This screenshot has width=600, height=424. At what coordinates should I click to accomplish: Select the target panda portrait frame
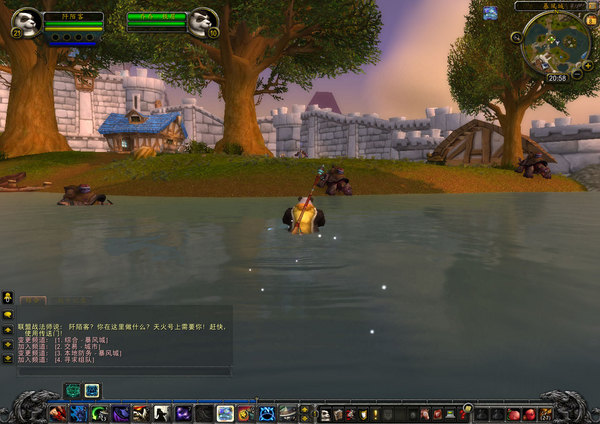tap(204, 20)
